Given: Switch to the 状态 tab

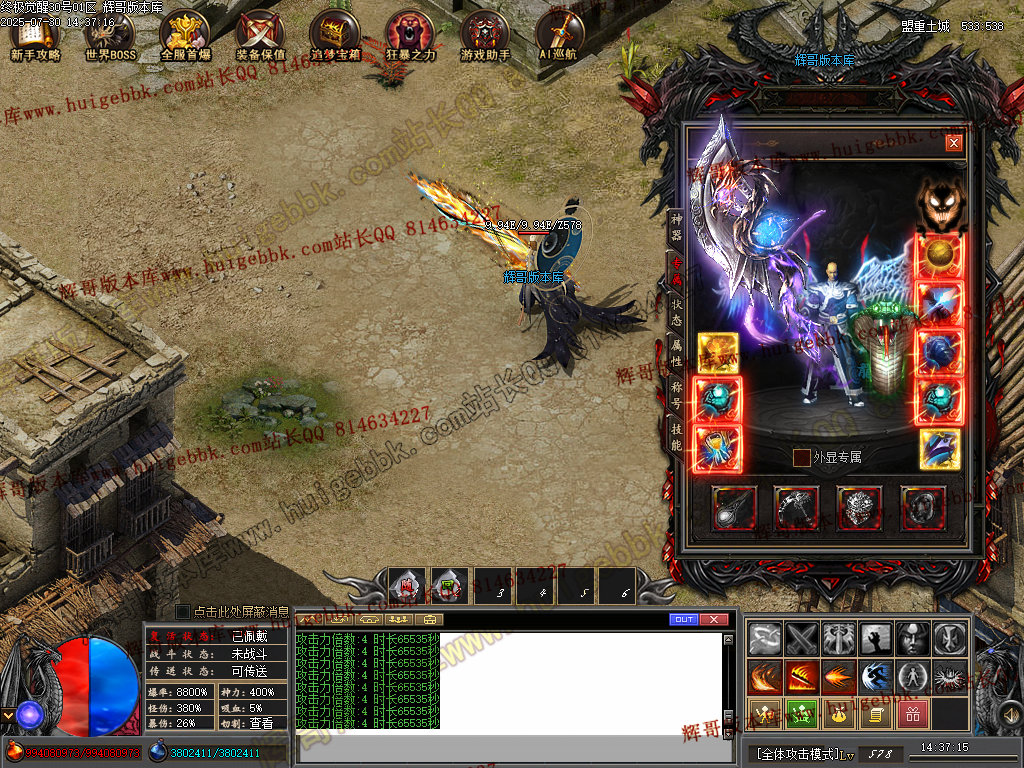Looking at the screenshot, I should coord(676,311).
